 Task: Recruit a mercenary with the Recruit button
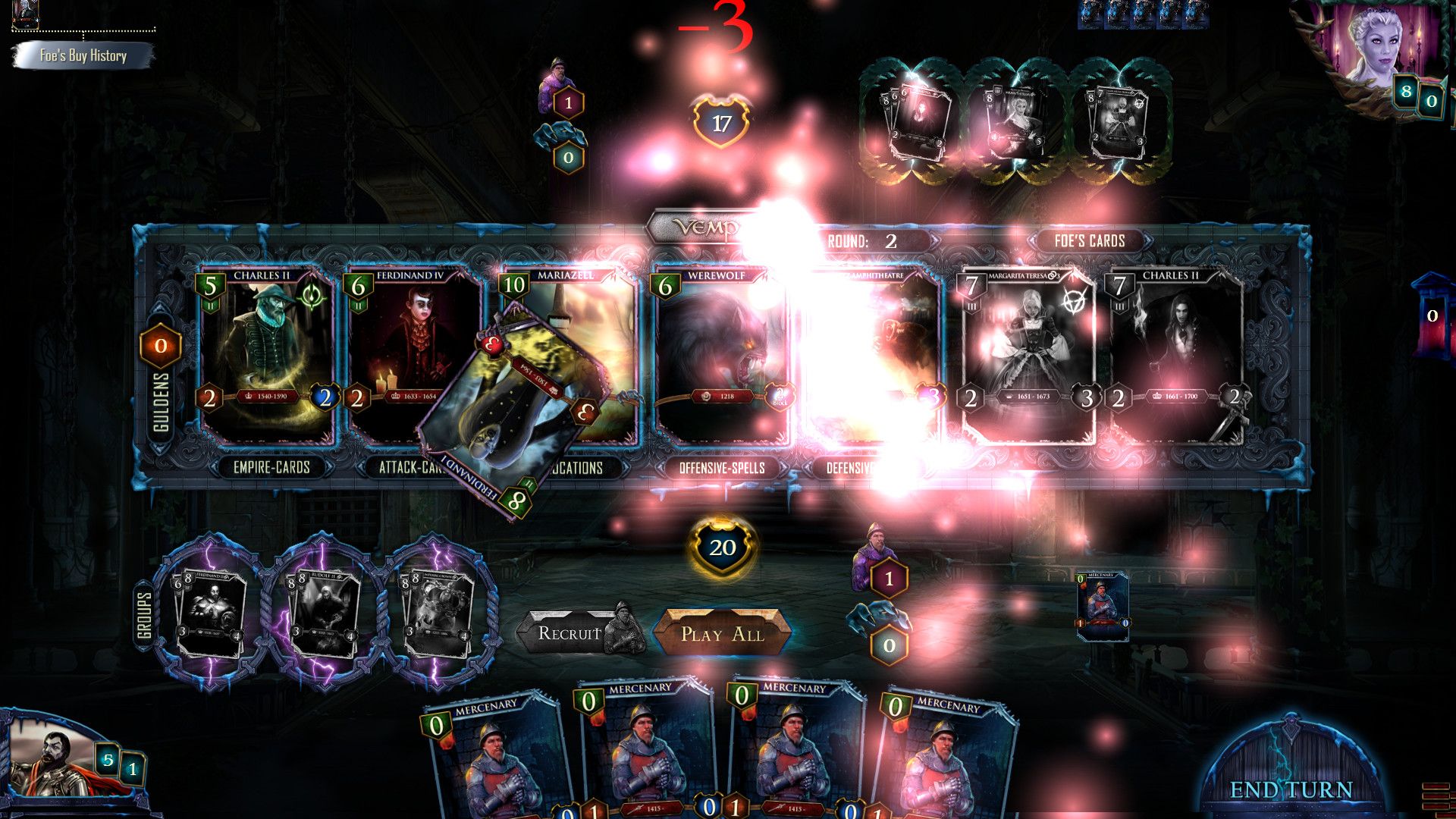(570, 633)
